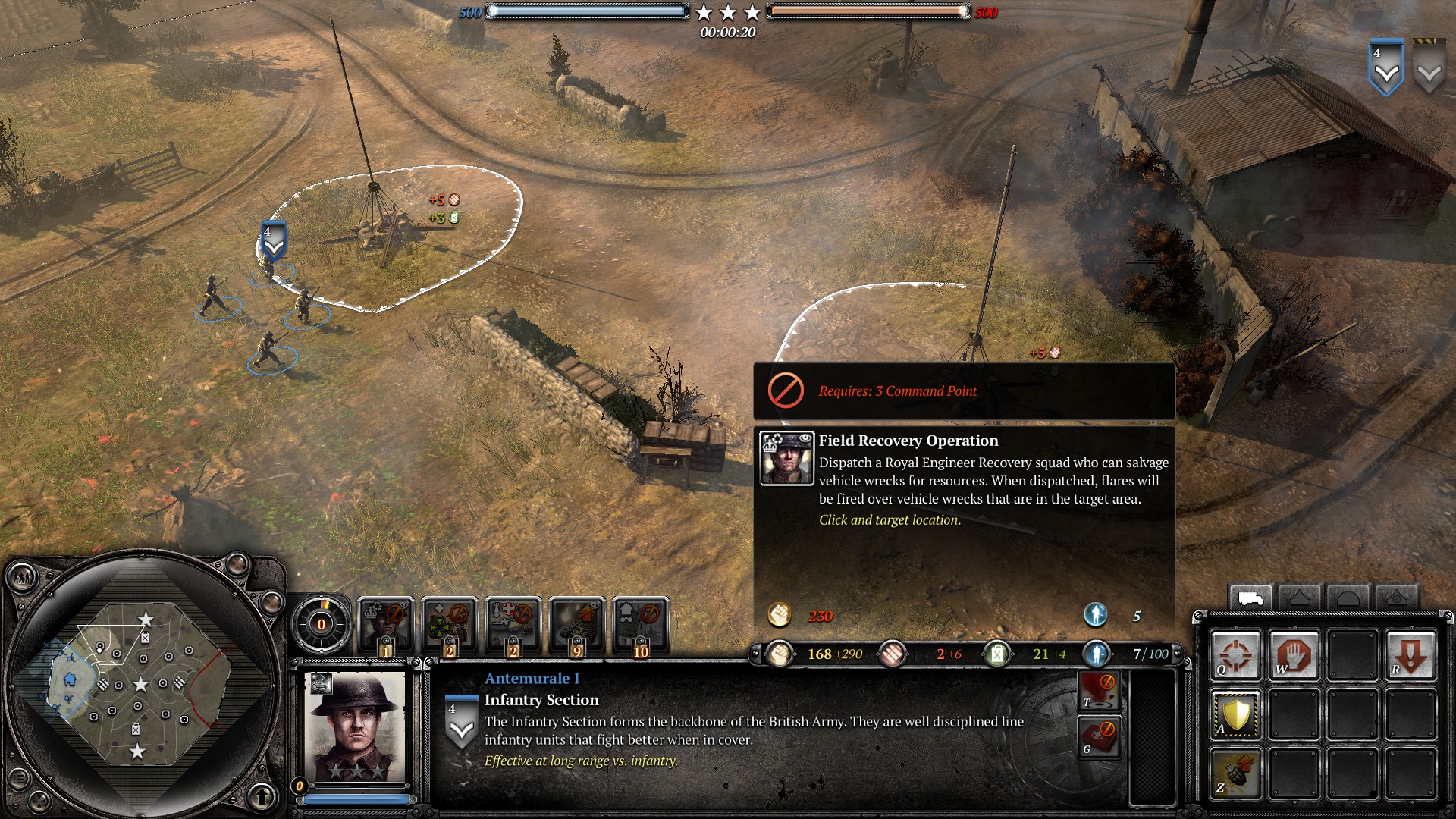Open the list menu button beside minimap

pos(19,778)
